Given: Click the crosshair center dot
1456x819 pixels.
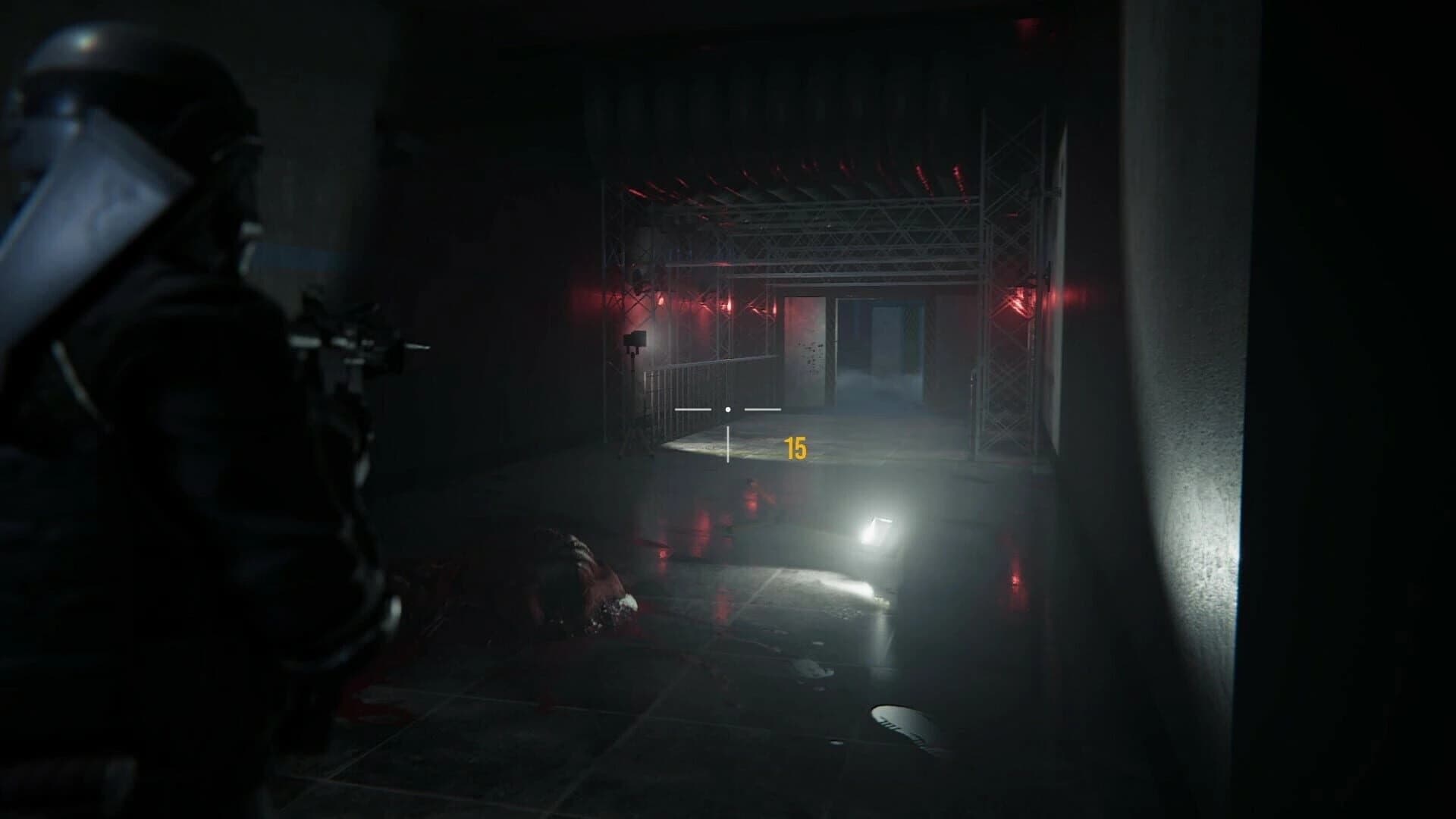Looking at the screenshot, I should pyautogui.click(x=728, y=408).
